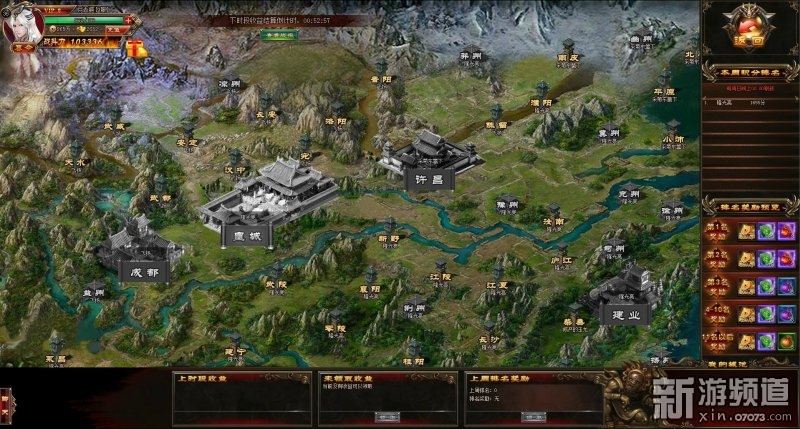Pick the 长沙 town marker
800x429 pixels.
click(x=487, y=333)
